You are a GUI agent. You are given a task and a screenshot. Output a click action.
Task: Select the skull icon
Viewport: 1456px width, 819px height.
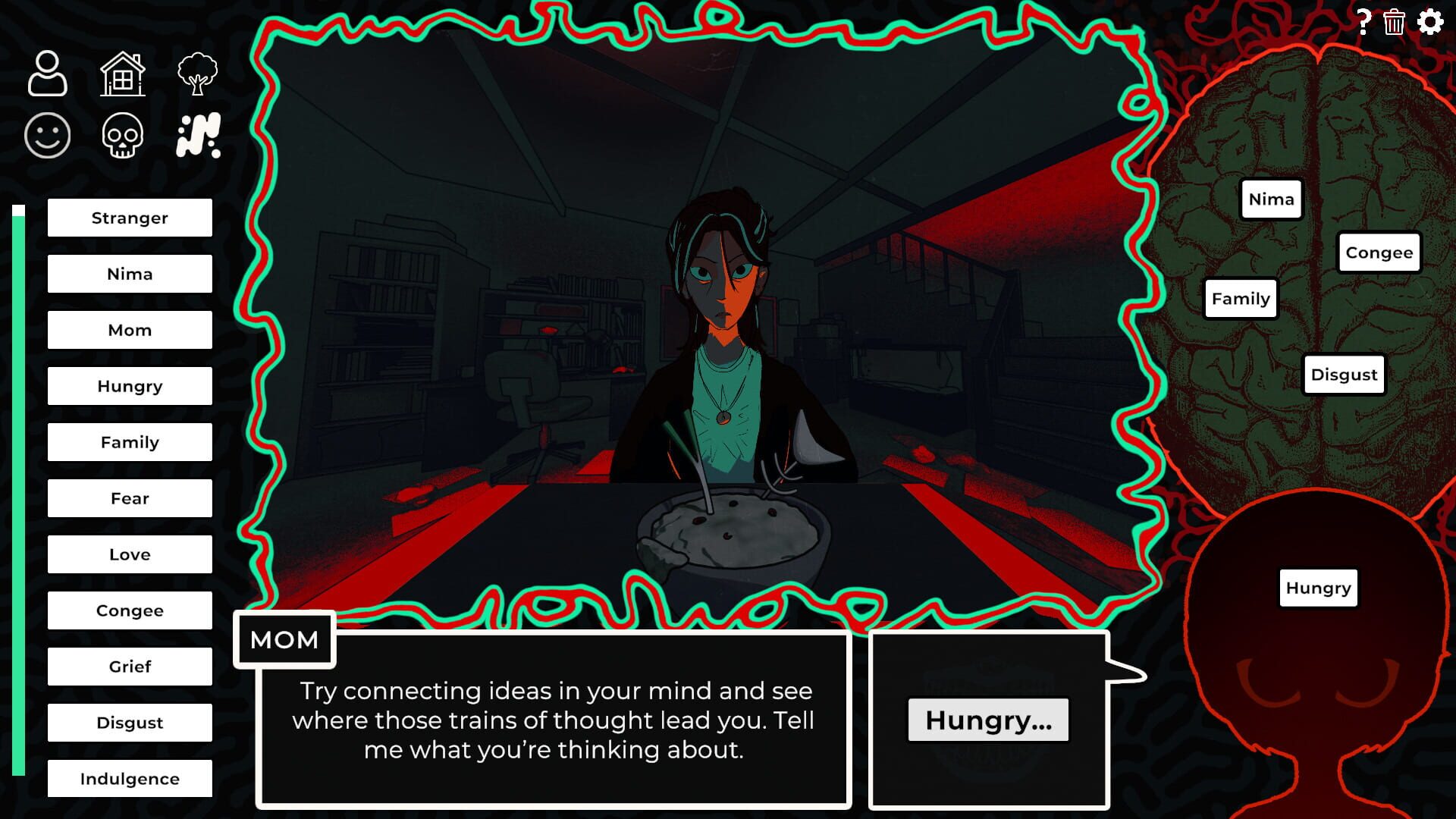tap(123, 134)
